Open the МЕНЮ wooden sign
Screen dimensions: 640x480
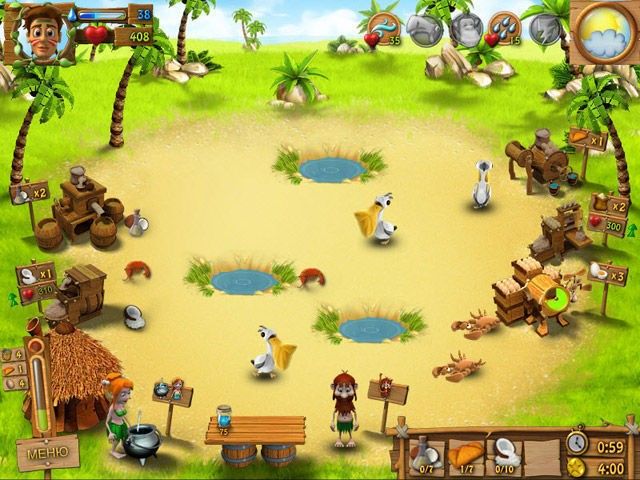[47, 452]
